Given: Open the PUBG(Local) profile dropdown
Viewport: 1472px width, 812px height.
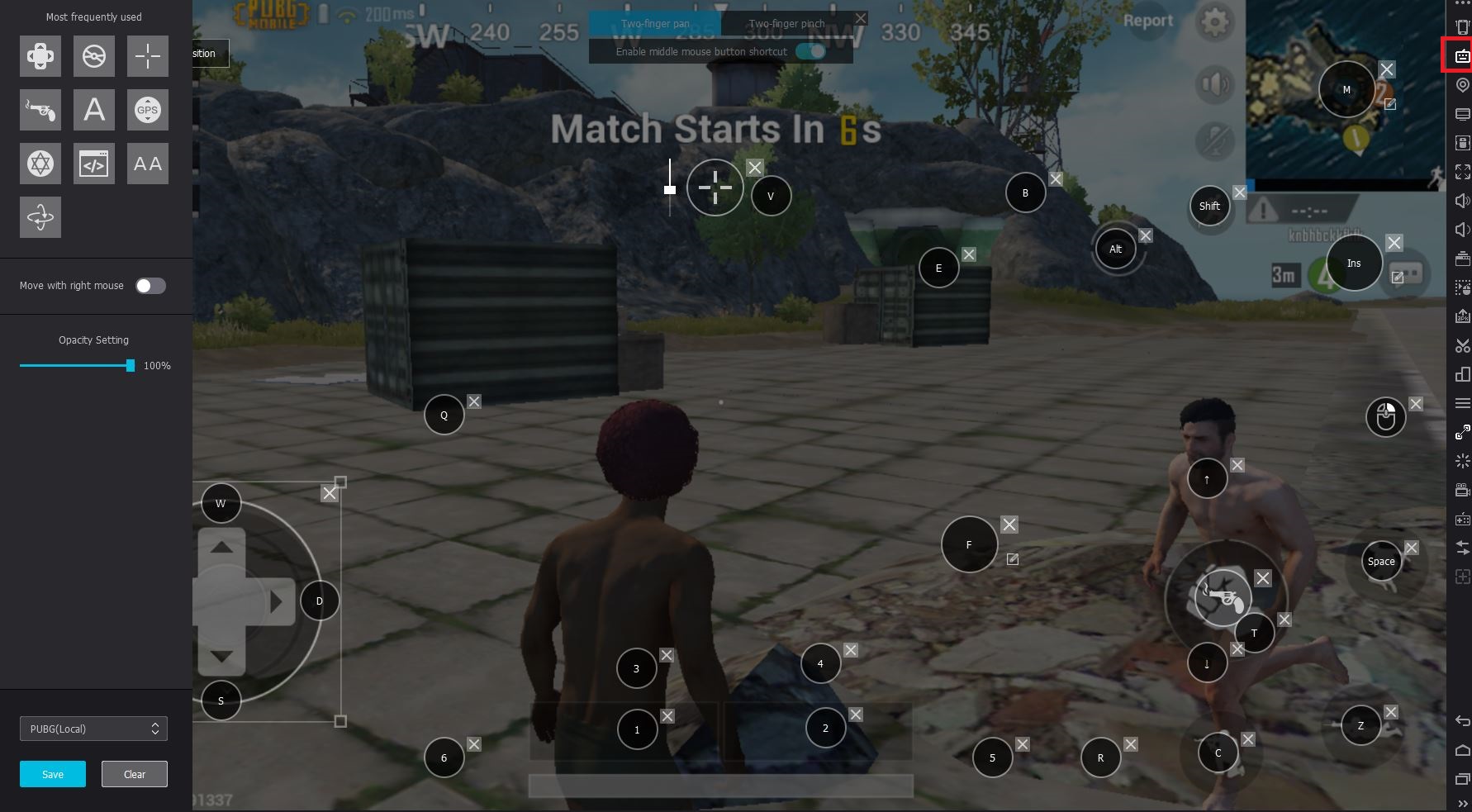Looking at the screenshot, I should 93,729.
